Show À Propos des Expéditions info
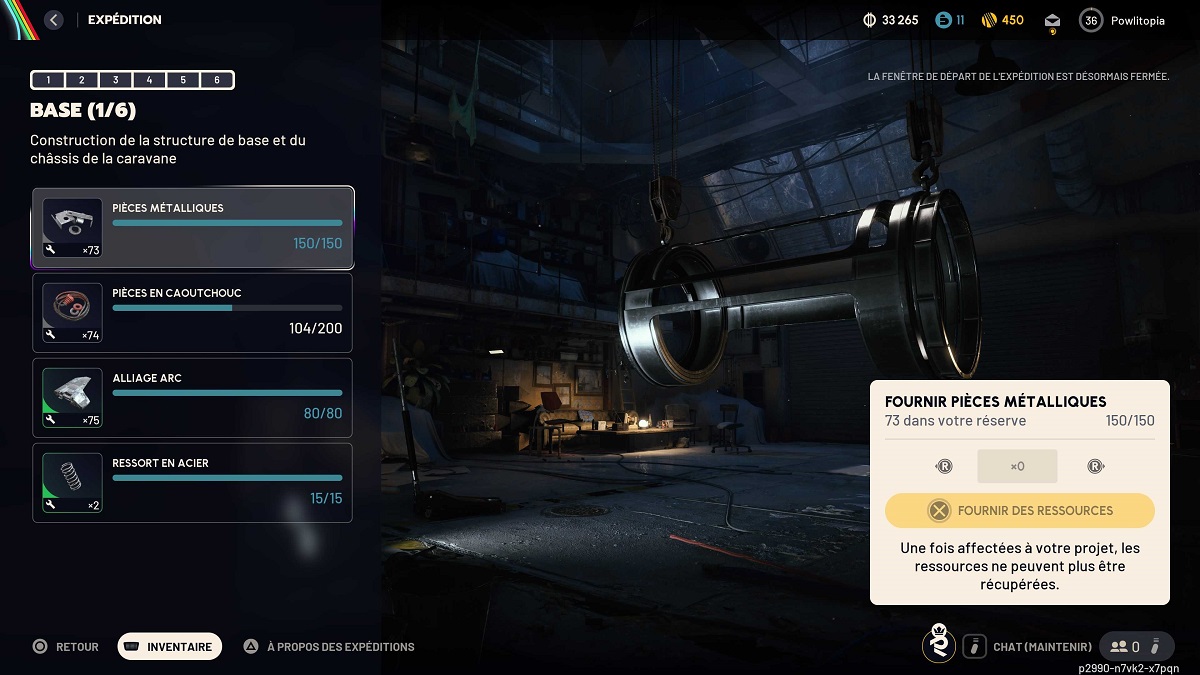 click(330, 647)
